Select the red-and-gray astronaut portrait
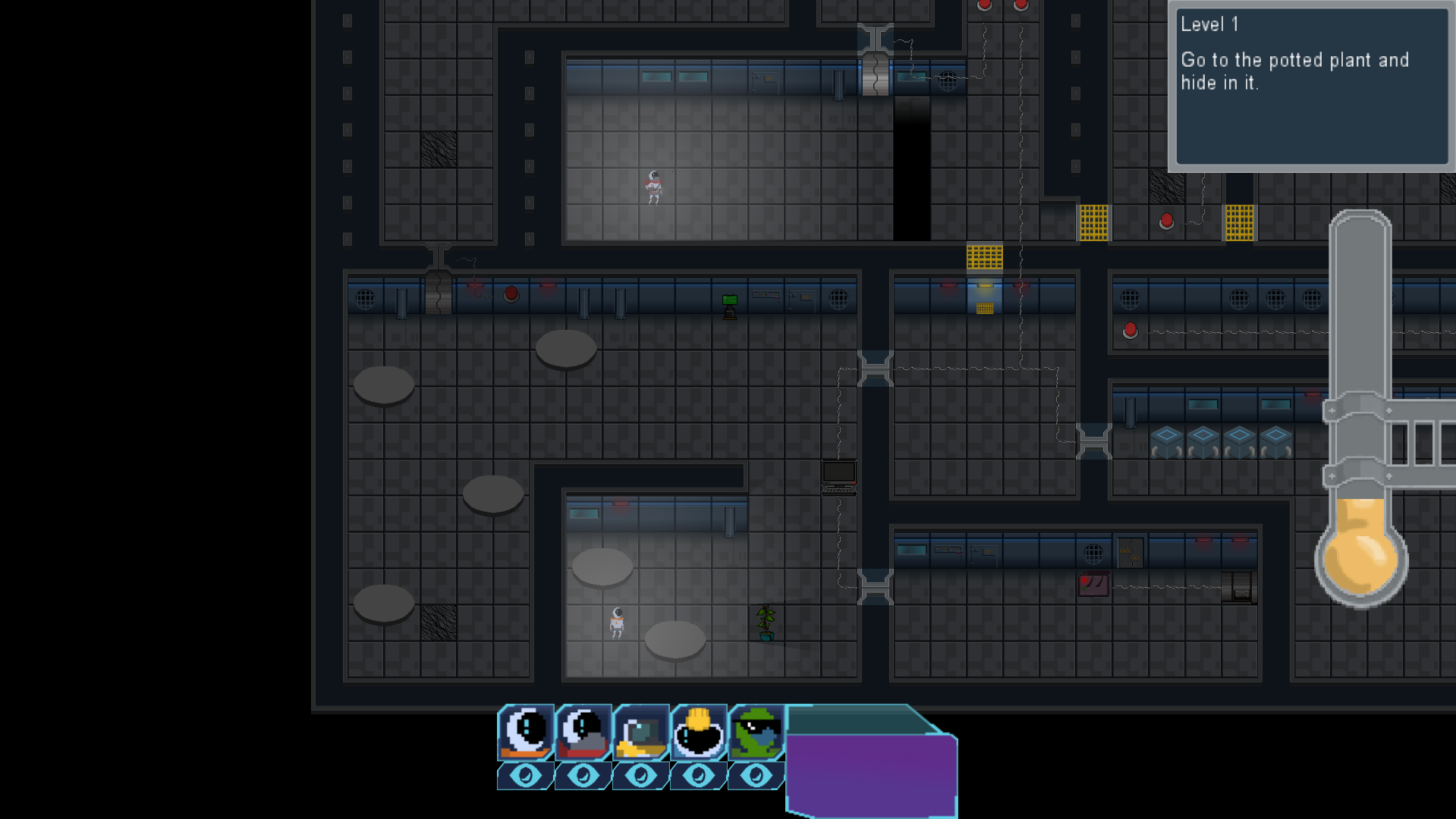Image resolution: width=1456 pixels, height=819 pixels. [x=583, y=732]
